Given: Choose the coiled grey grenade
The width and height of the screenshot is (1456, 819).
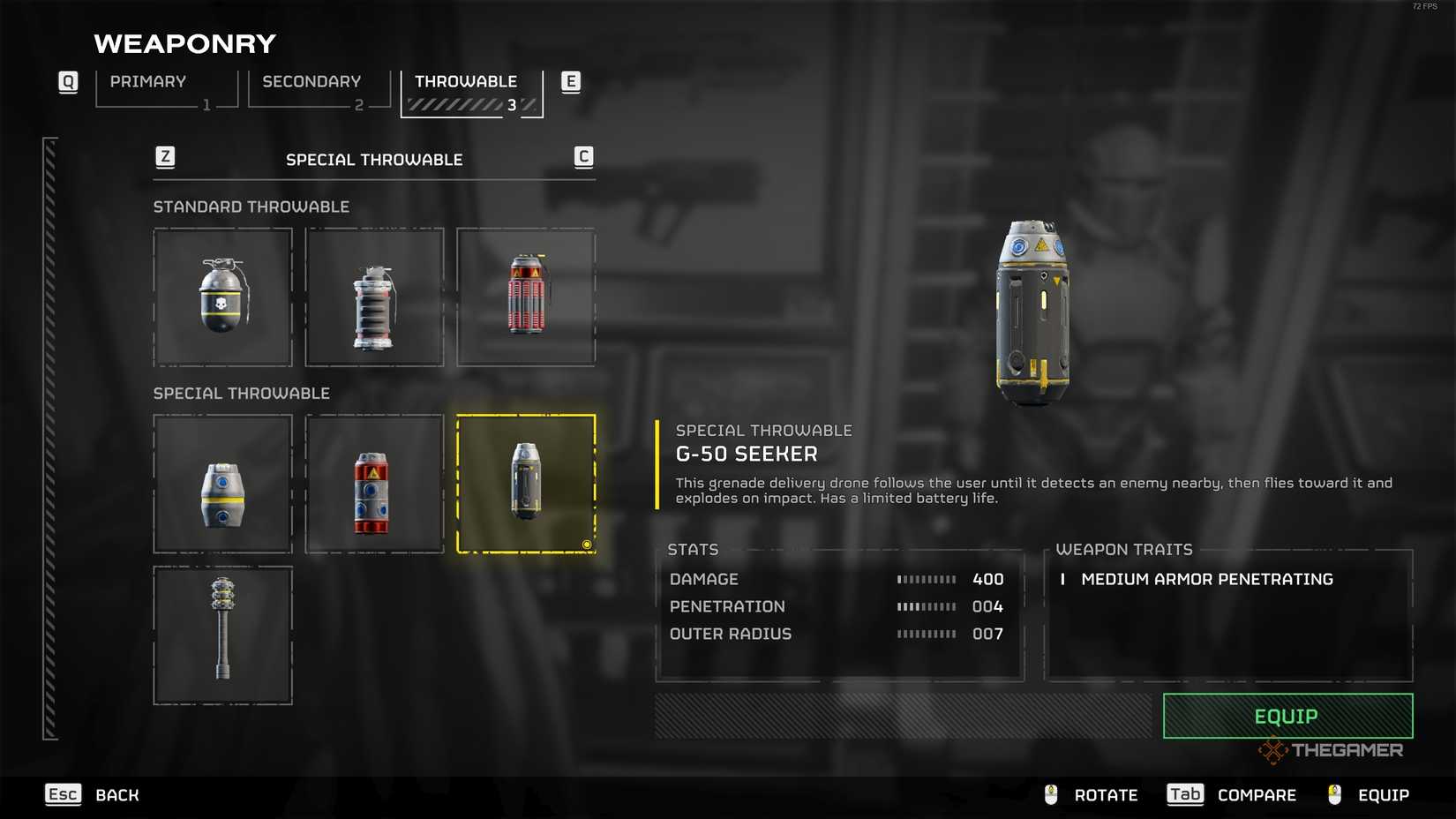Looking at the screenshot, I should point(374,297).
